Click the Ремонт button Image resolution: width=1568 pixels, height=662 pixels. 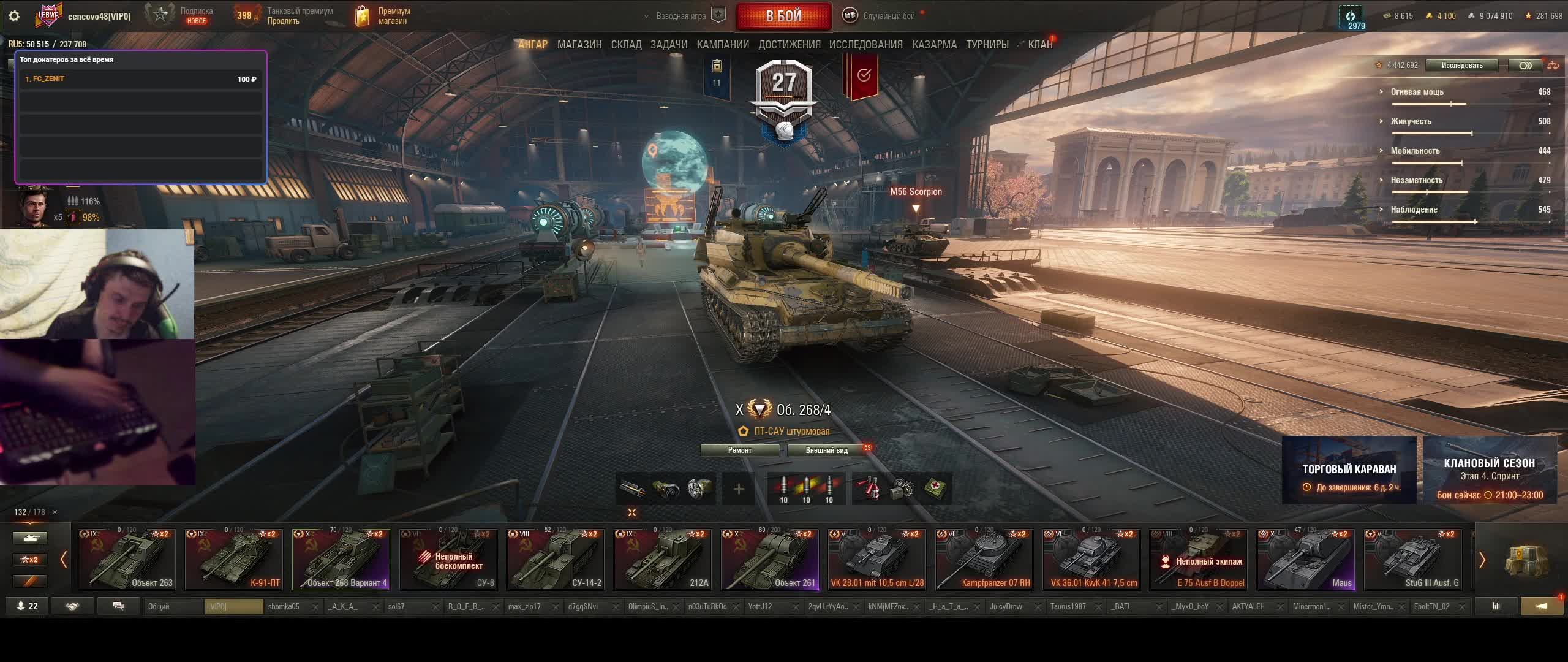pos(739,451)
